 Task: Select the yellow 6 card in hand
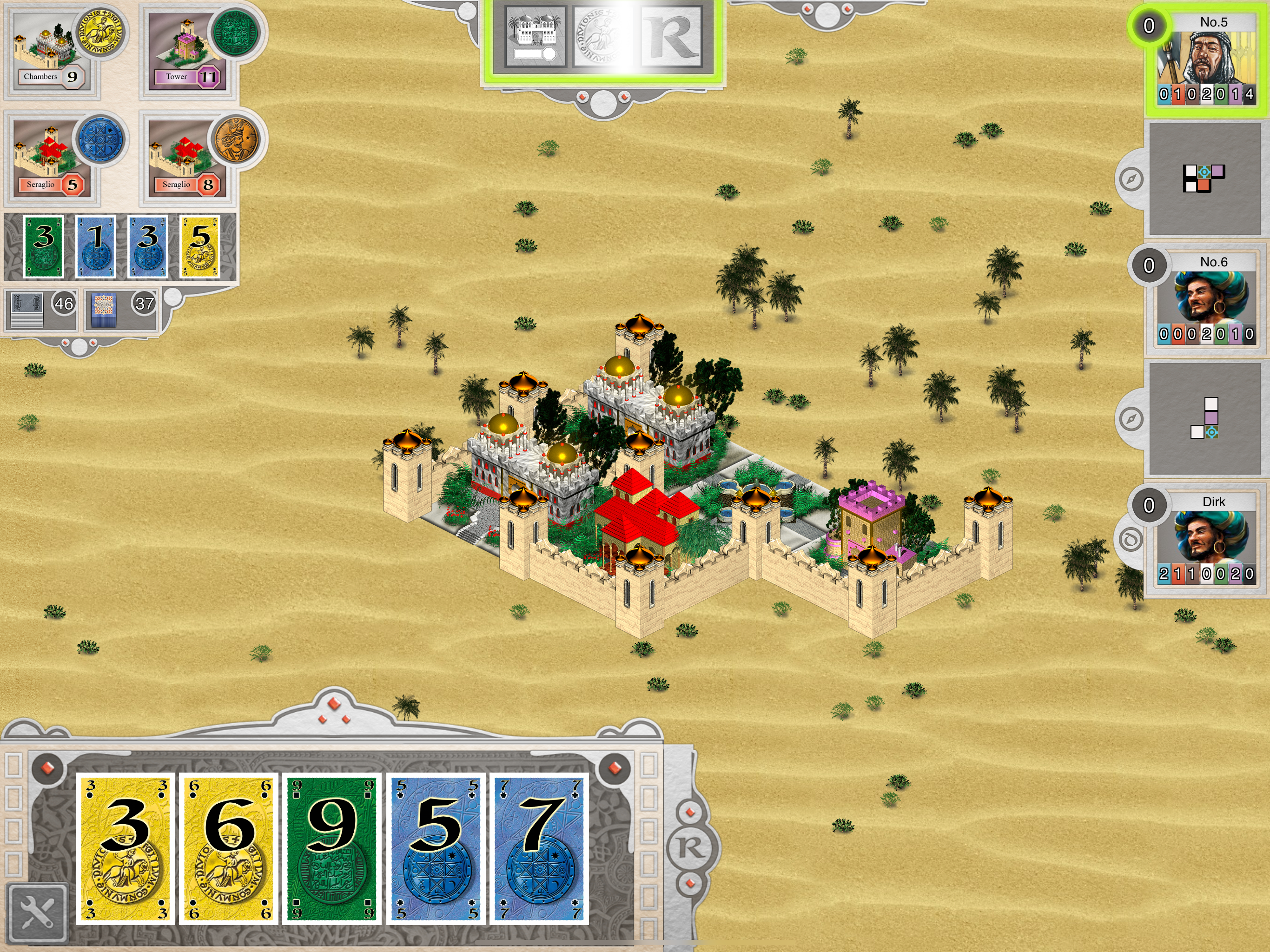coord(229,849)
